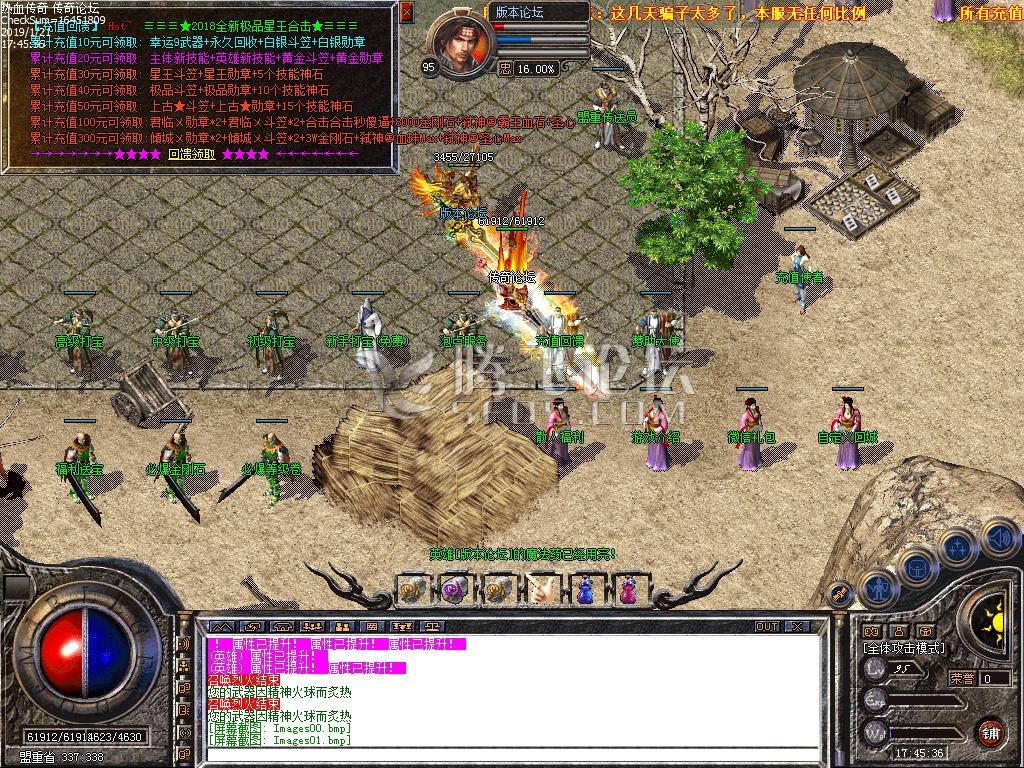
Task: Click the 全体攻击模式 attack mode label
Action: click(903, 648)
